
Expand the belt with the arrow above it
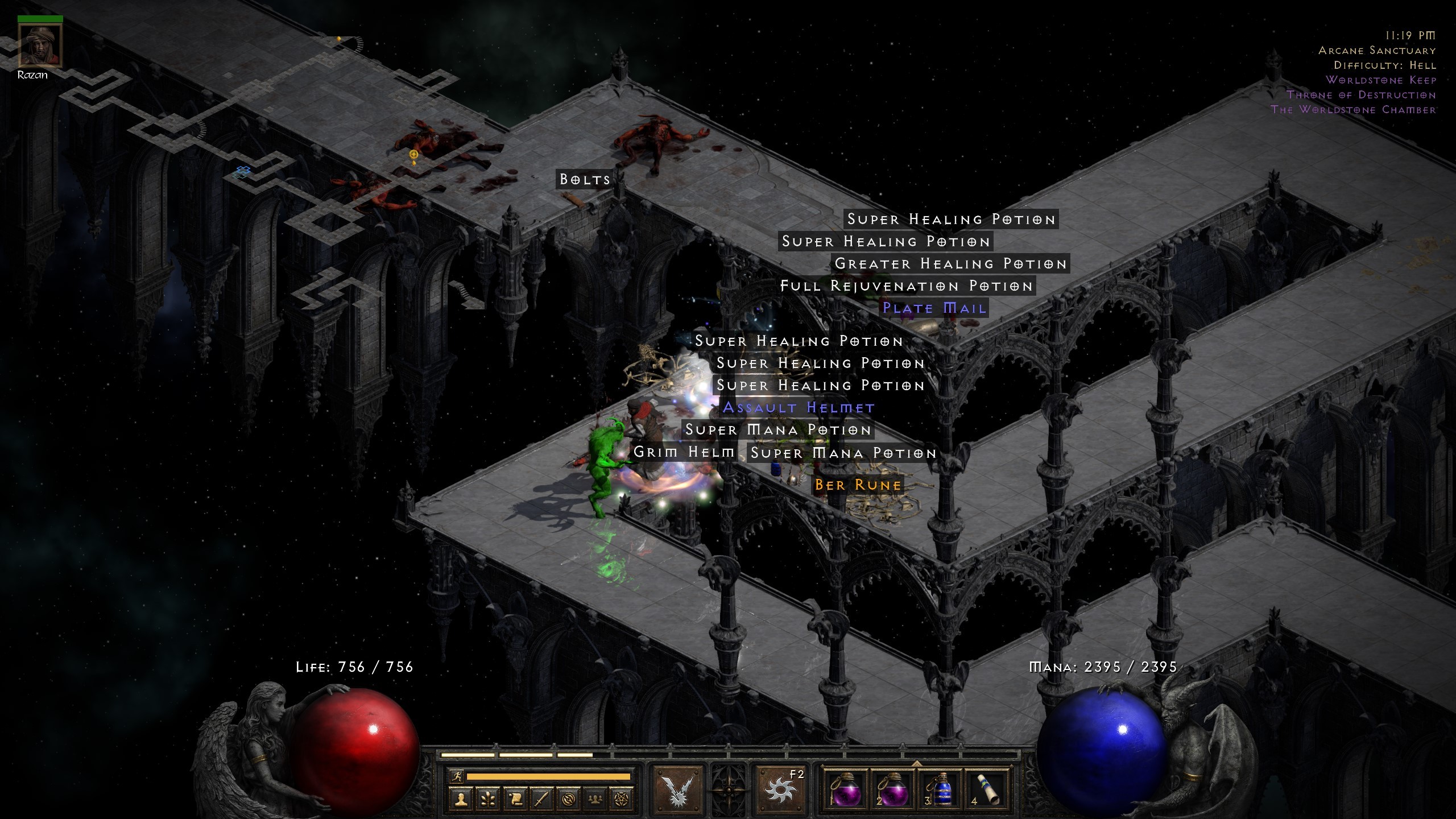(917, 763)
